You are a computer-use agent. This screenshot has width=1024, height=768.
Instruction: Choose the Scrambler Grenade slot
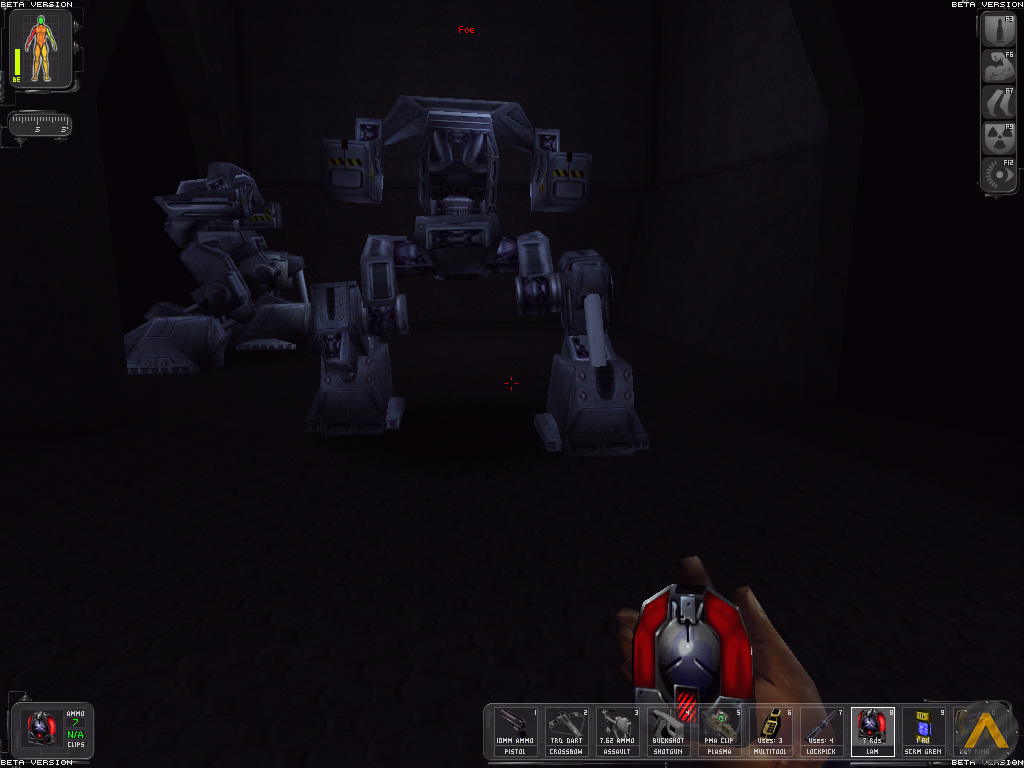[923, 731]
